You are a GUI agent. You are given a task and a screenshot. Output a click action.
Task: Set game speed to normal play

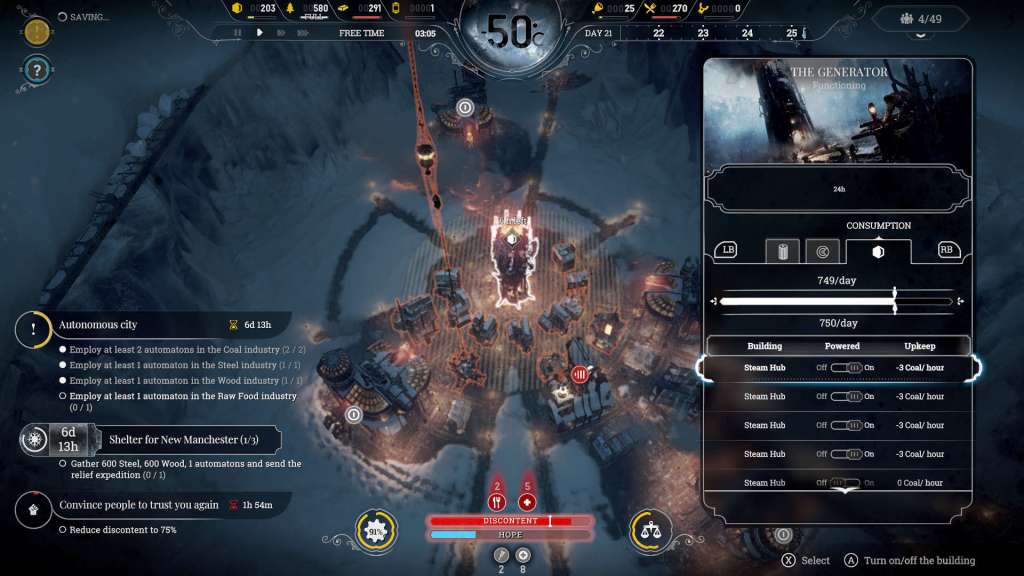(x=259, y=33)
